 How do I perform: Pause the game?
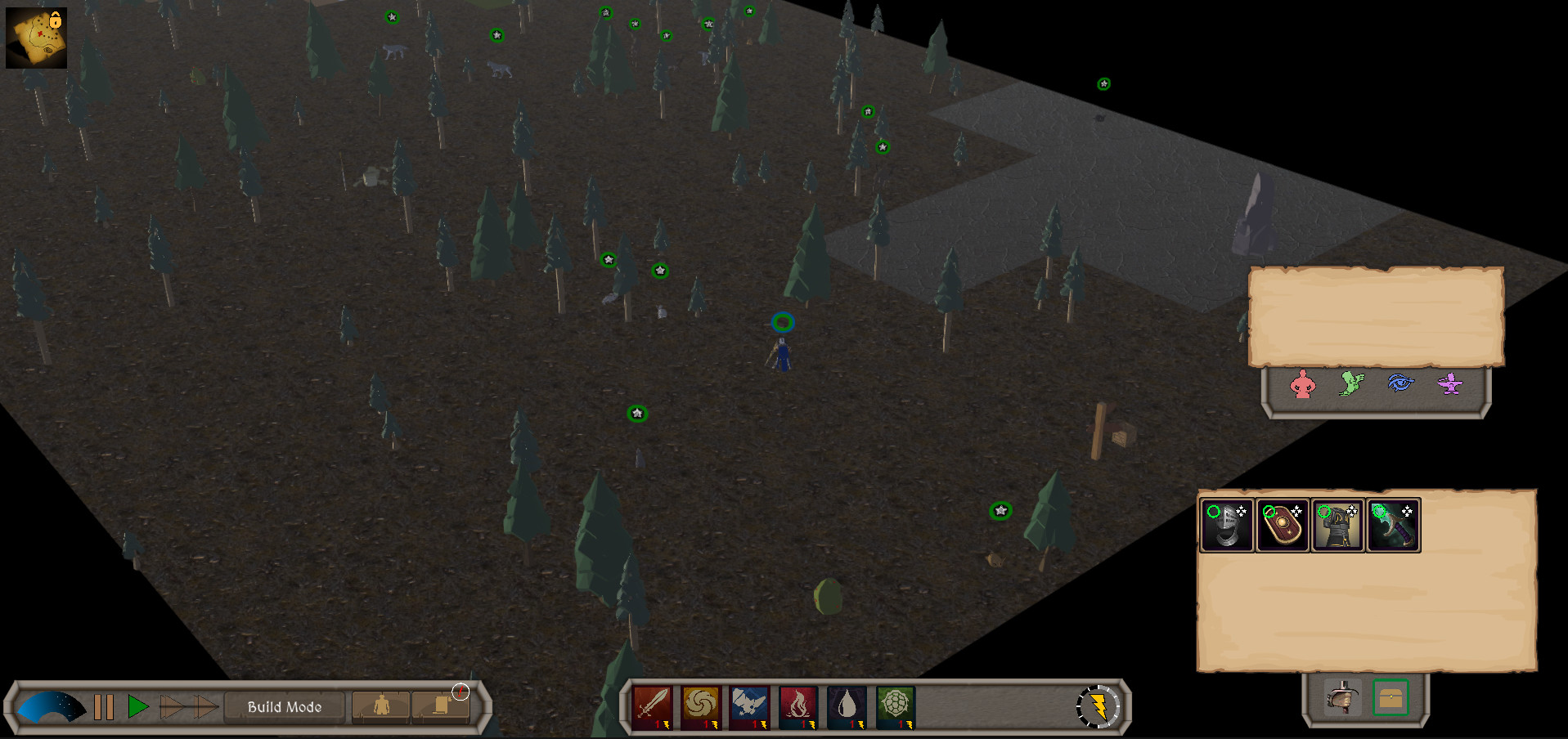tap(104, 706)
